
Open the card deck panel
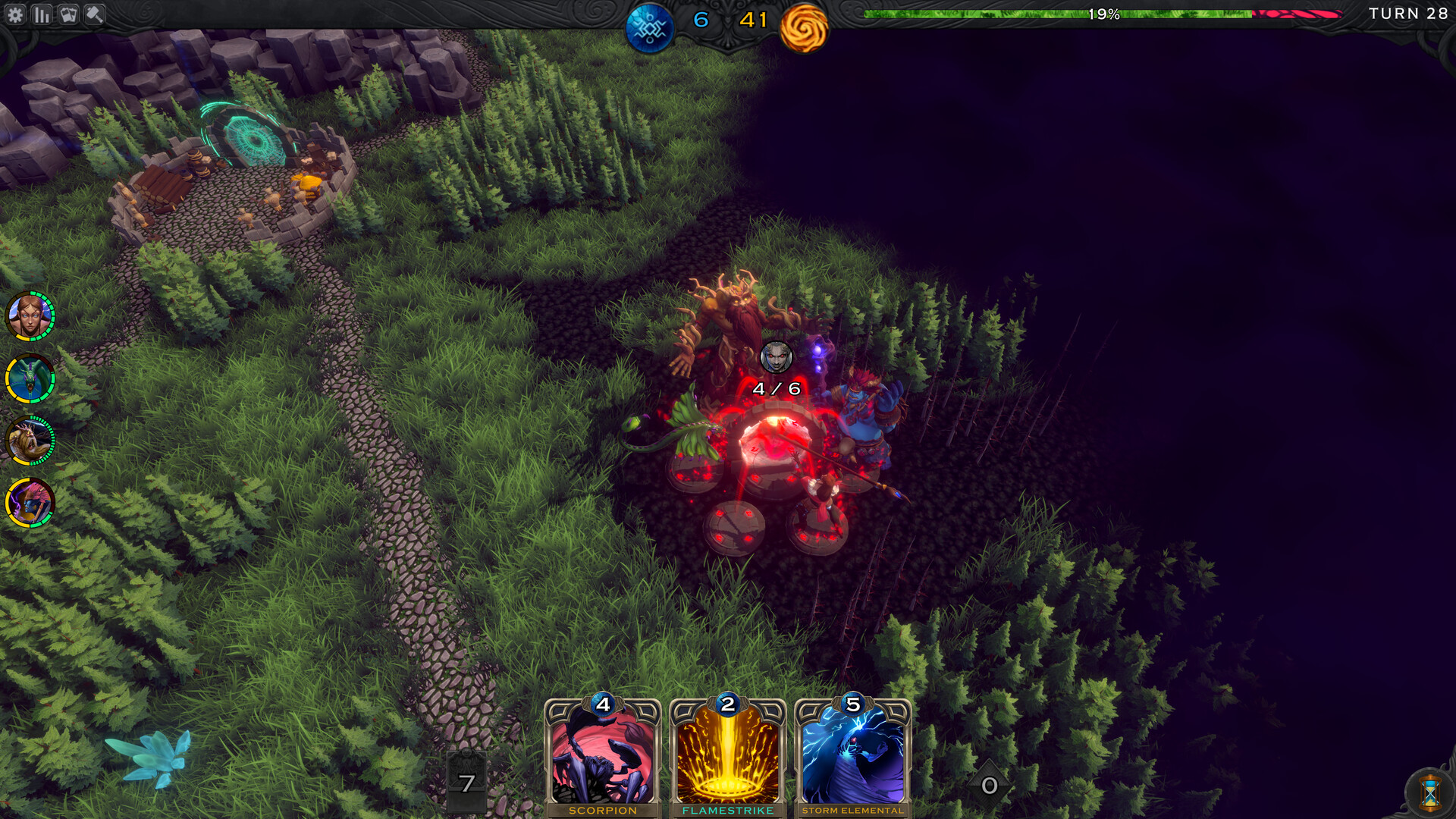click(70, 13)
